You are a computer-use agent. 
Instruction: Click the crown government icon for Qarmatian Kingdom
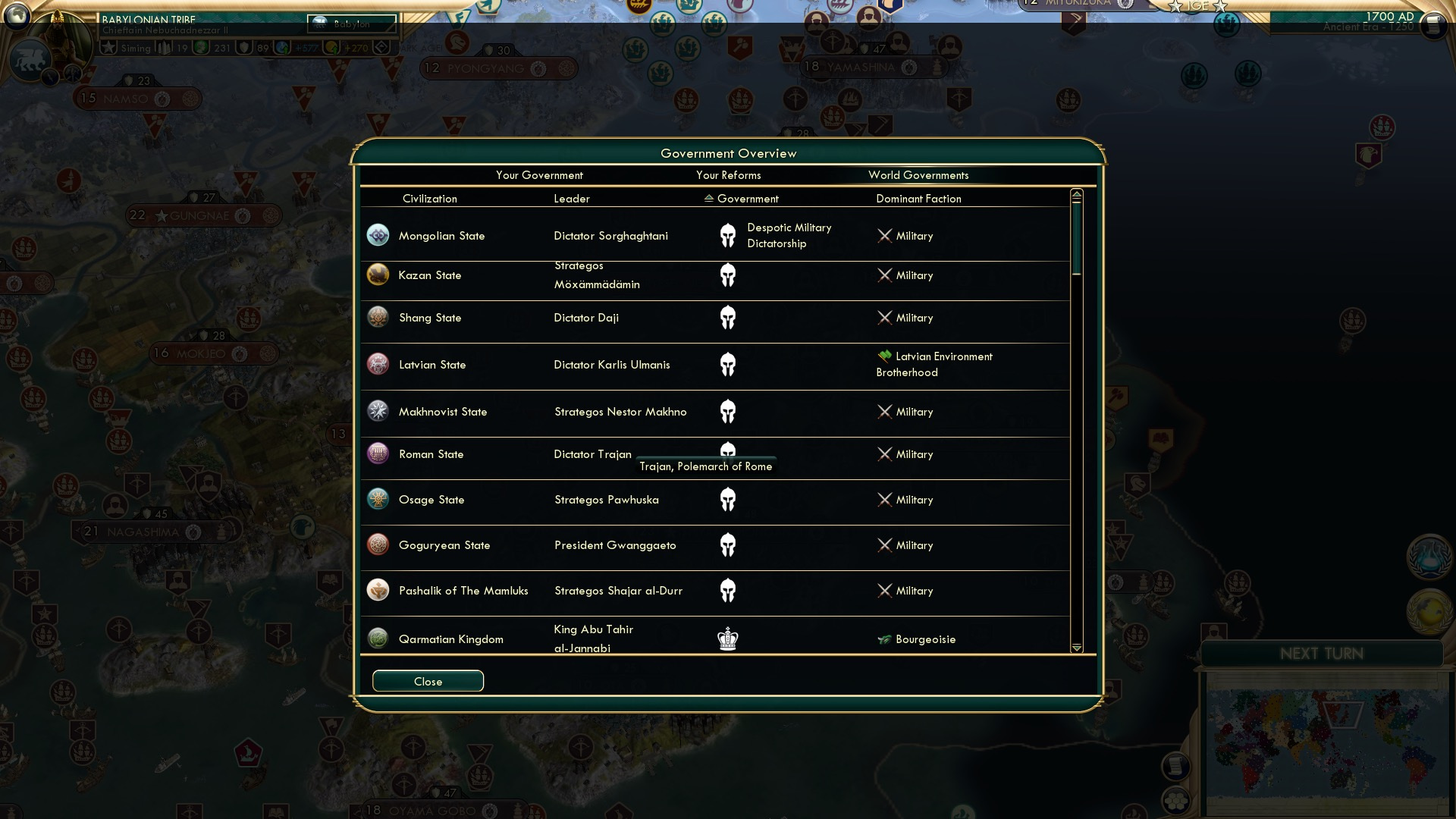[x=728, y=639]
